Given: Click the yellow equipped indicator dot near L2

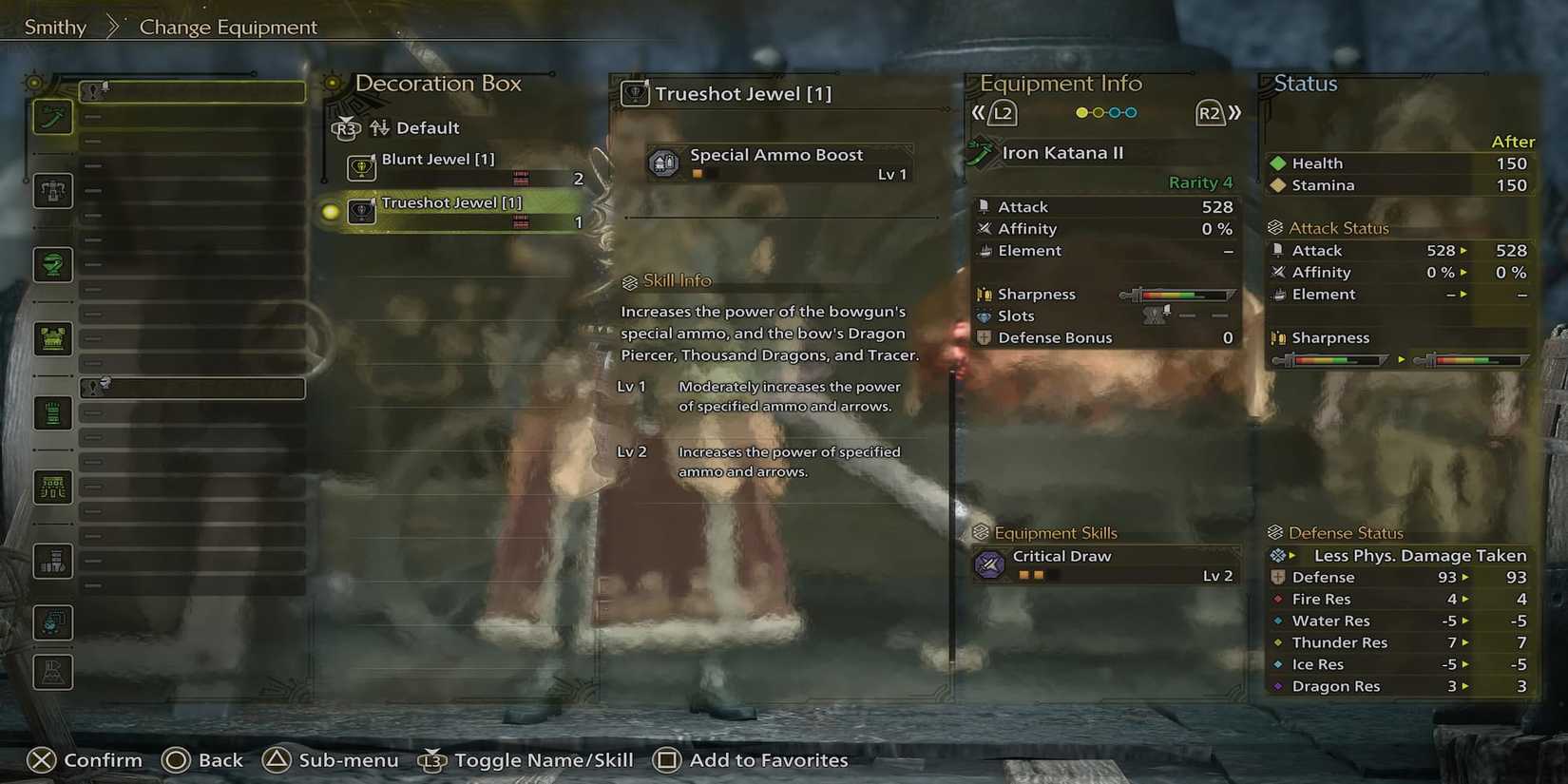Looking at the screenshot, I should click(1082, 112).
